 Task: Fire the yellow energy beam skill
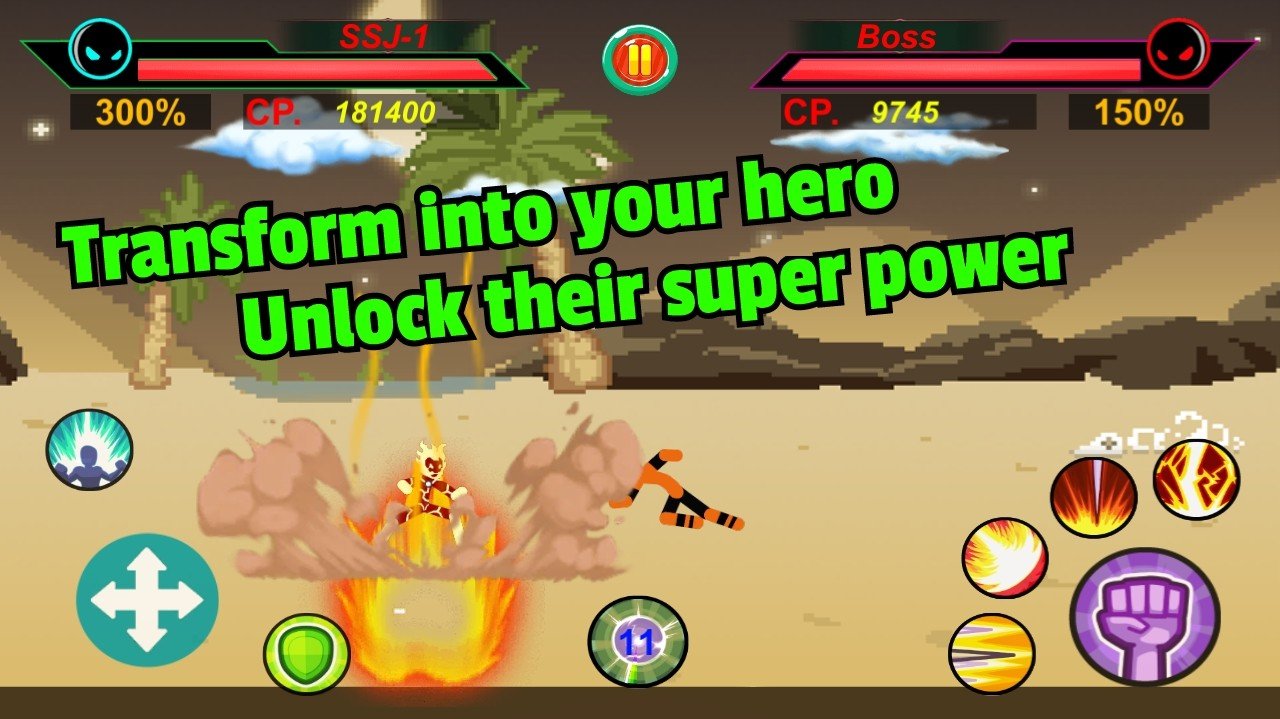tap(991, 654)
